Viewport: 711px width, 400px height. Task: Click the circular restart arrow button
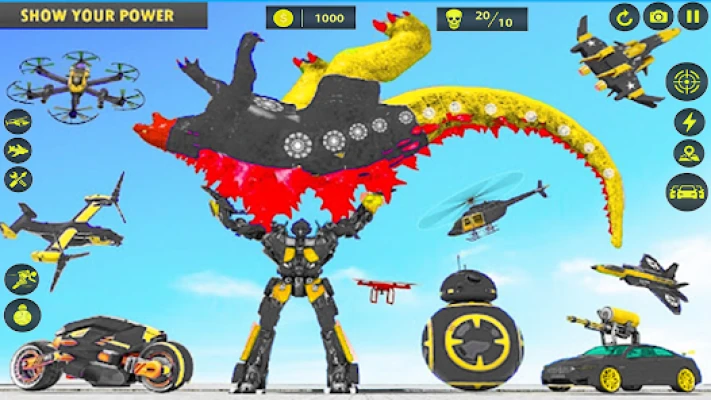[625, 16]
